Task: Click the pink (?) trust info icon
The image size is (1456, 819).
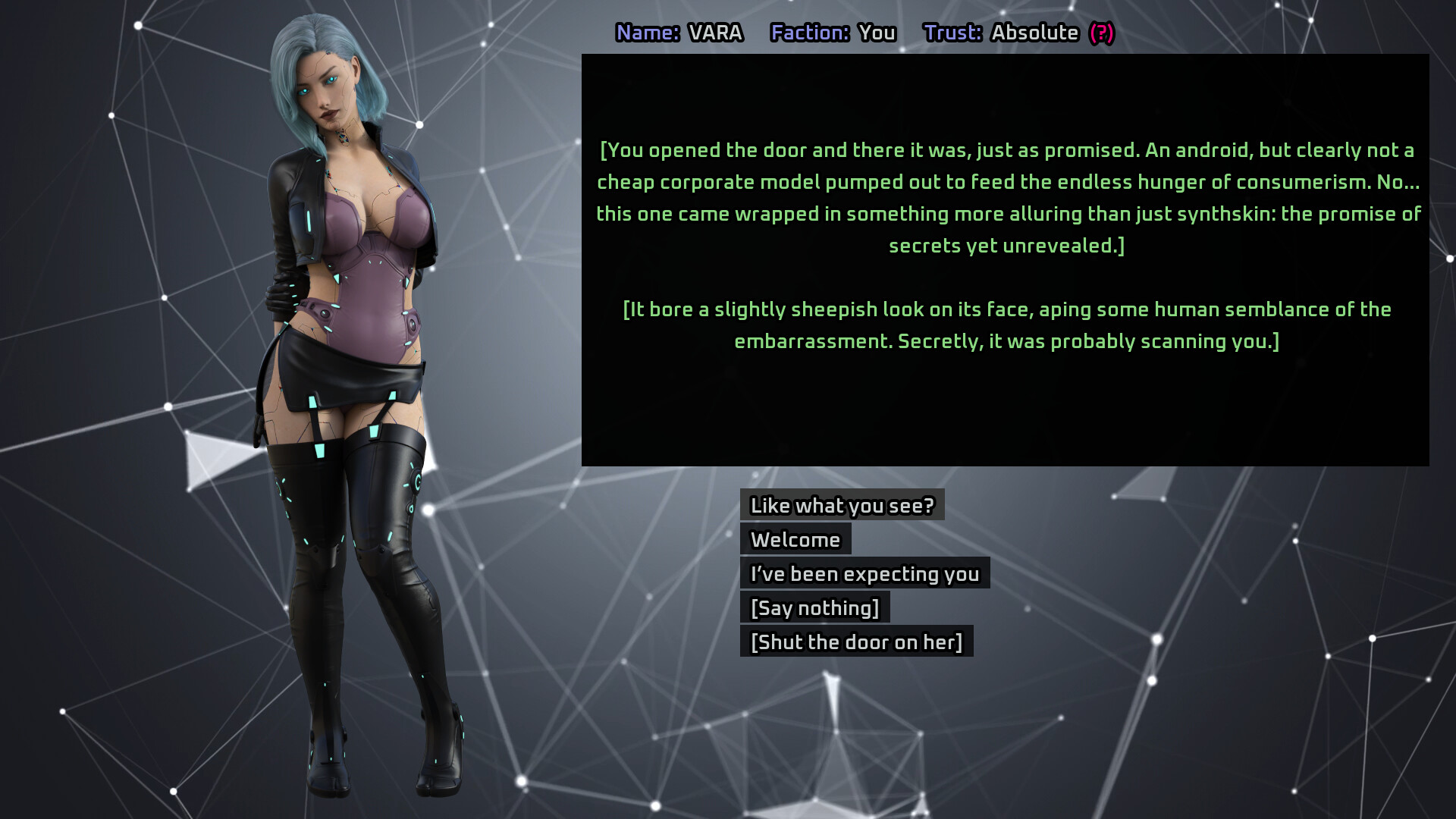Action: click(x=1102, y=33)
